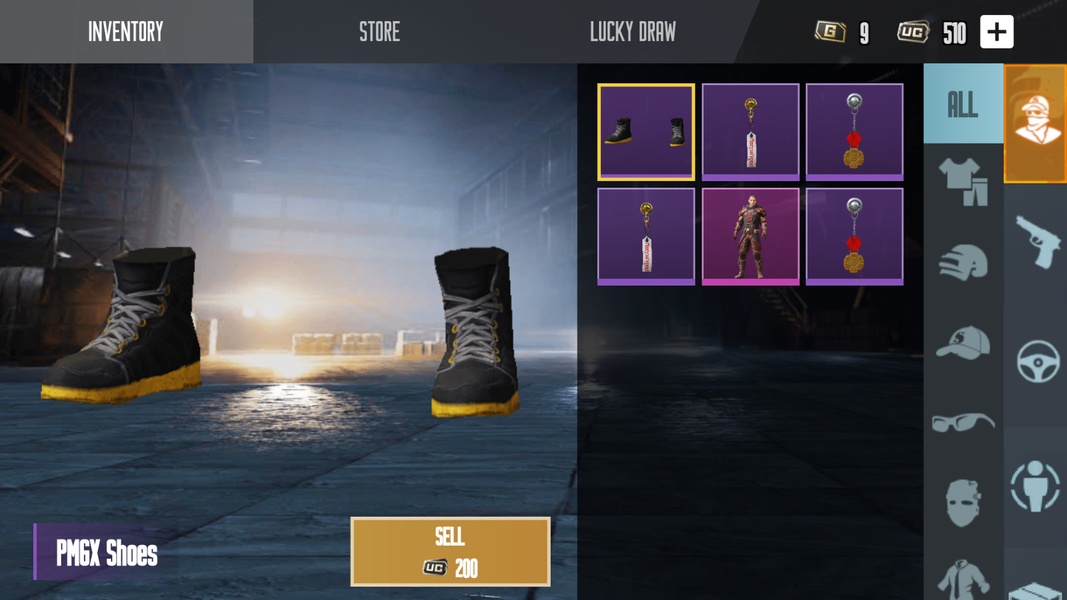Open the steering wheel vehicle category
This screenshot has width=1067, height=600.
pos(1037,362)
